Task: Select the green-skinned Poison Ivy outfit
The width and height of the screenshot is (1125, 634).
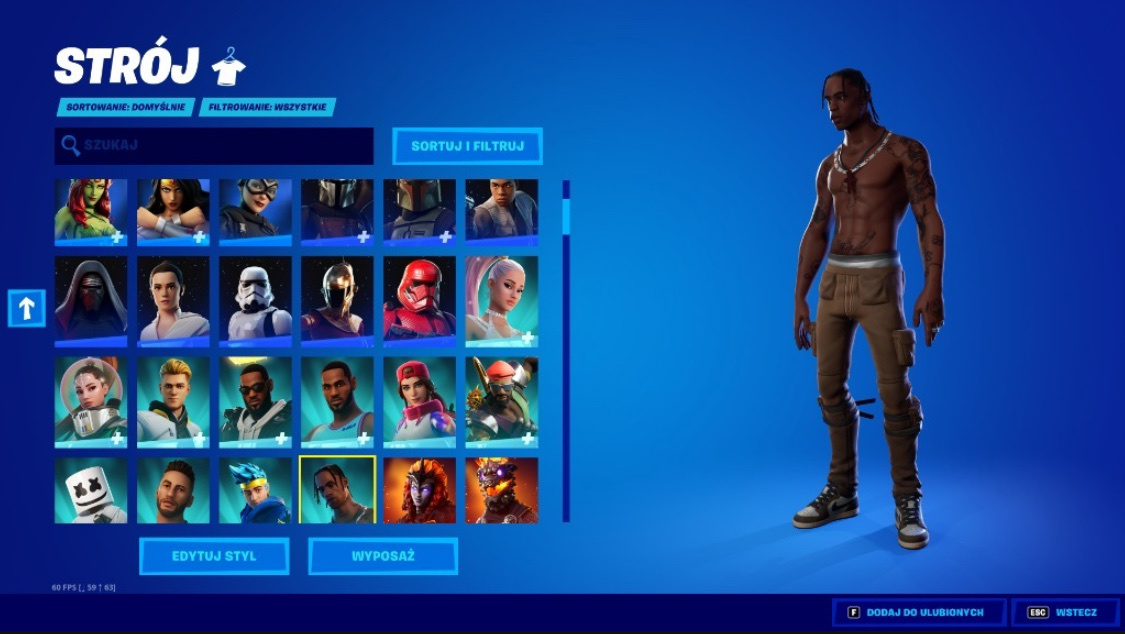Action: pyautogui.click(x=91, y=211)
